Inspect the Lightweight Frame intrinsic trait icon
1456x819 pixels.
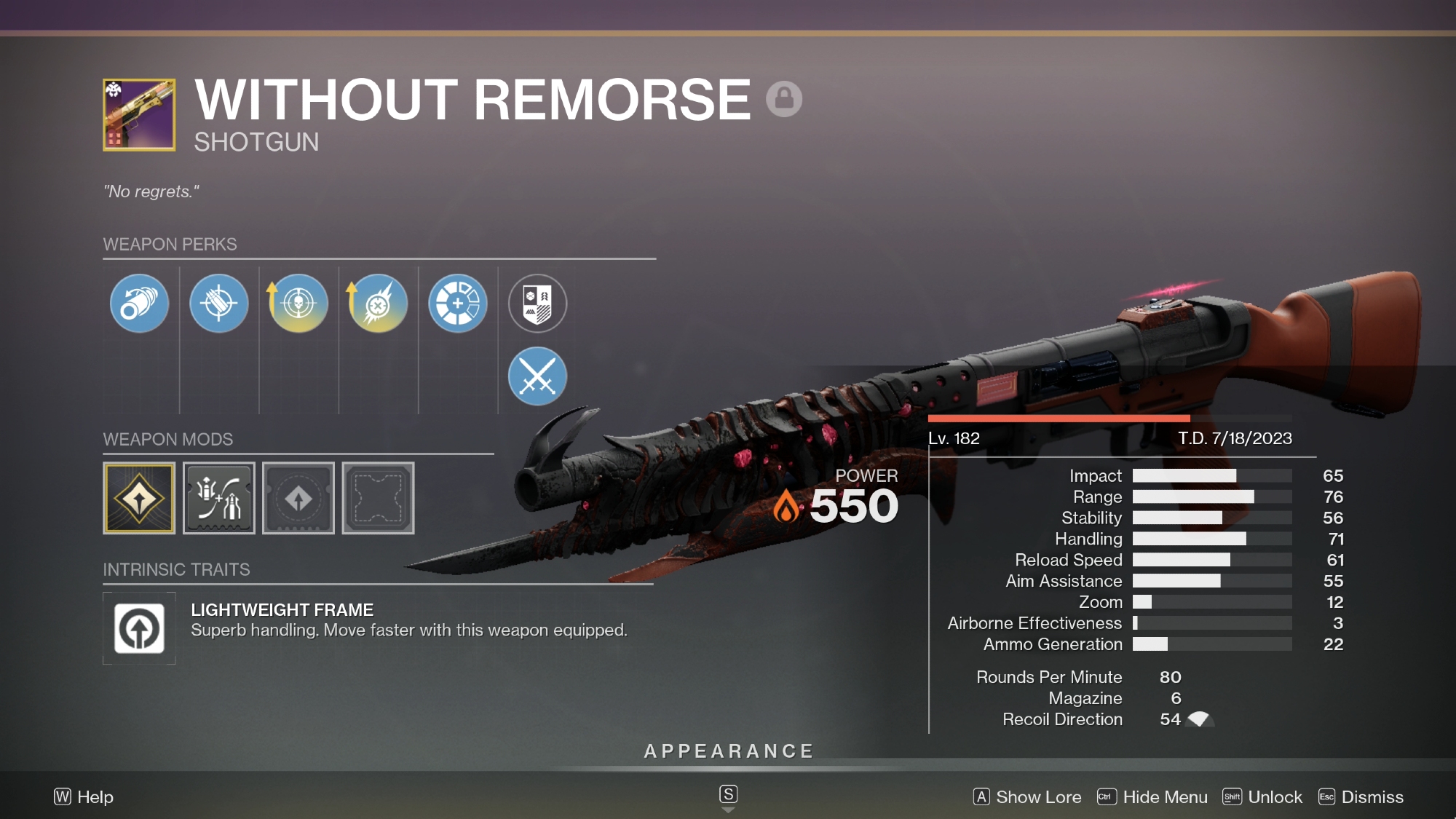click(139, 628)
